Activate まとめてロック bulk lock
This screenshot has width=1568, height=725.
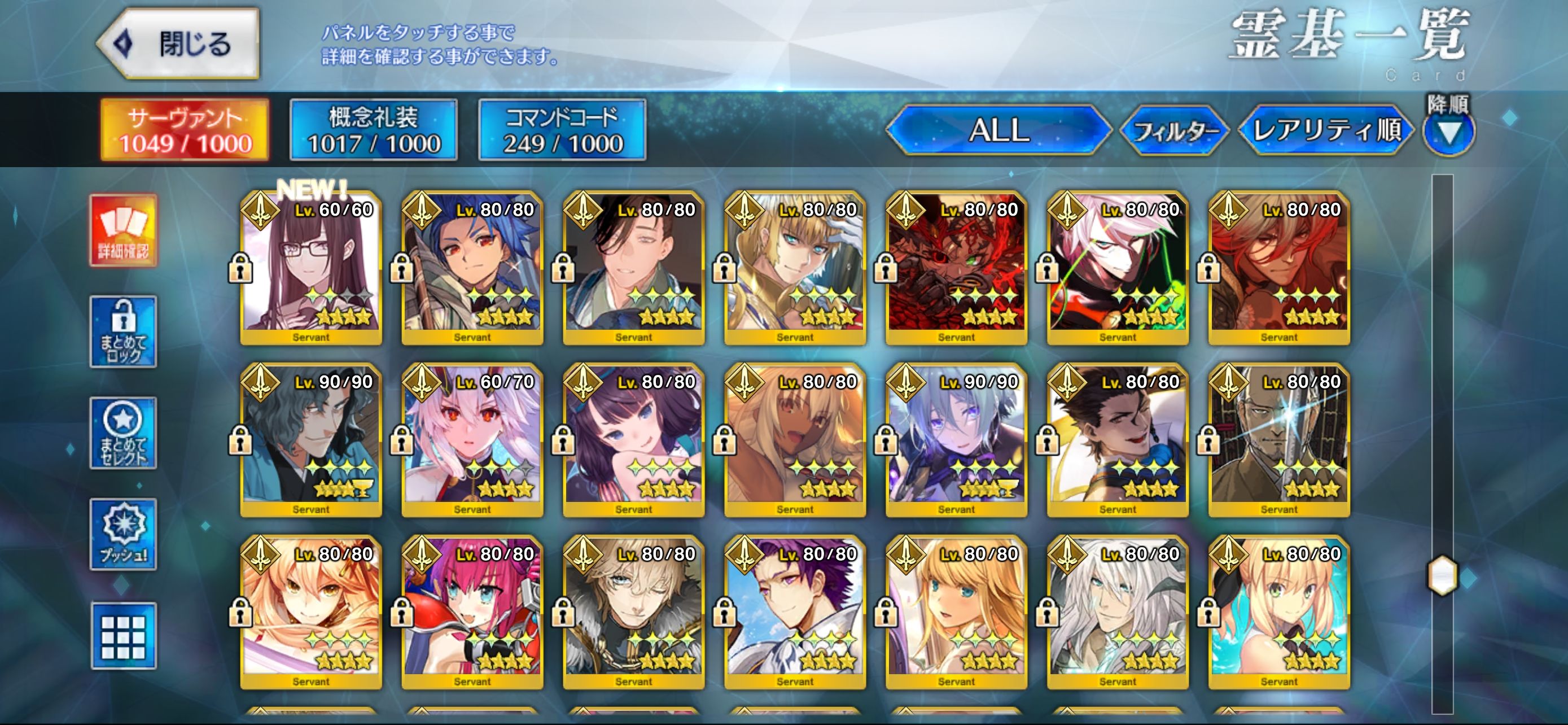[x=124, y=332]
